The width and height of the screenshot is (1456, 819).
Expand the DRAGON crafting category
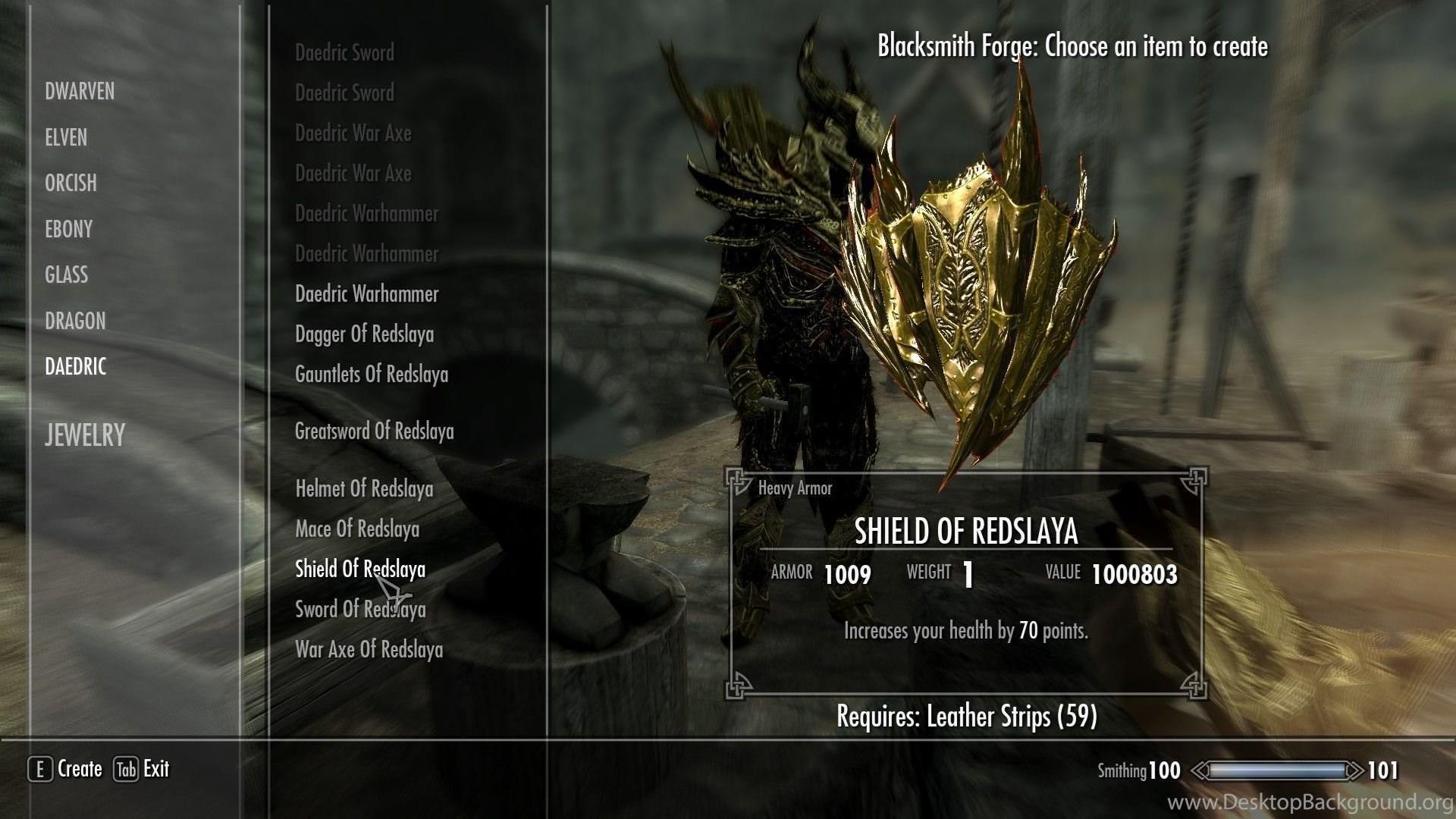(75, 321)
